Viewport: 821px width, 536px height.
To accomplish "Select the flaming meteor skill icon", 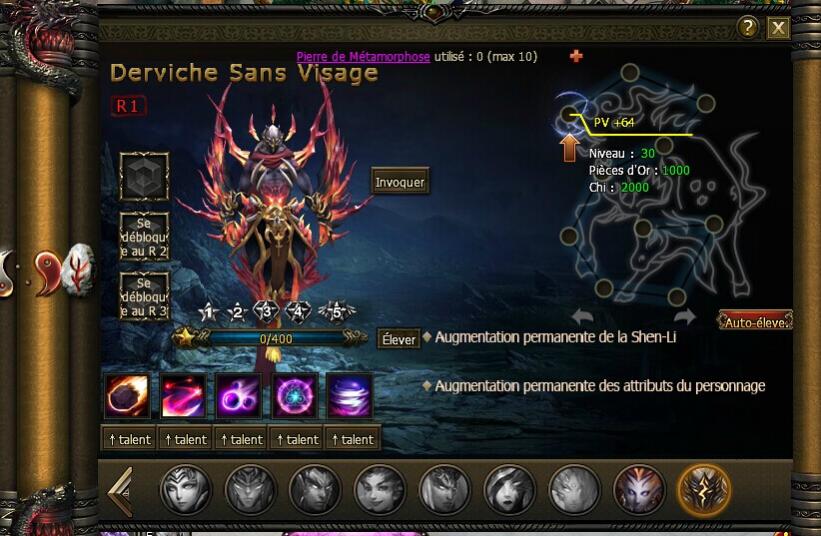I will tap(127, 396).
